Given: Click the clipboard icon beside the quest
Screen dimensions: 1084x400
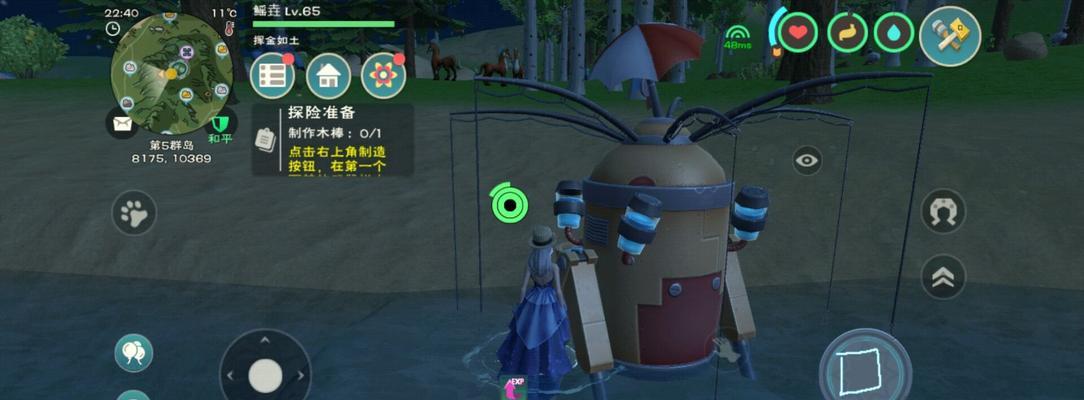Looking at the screenshot, I should [x=265, y=140].
